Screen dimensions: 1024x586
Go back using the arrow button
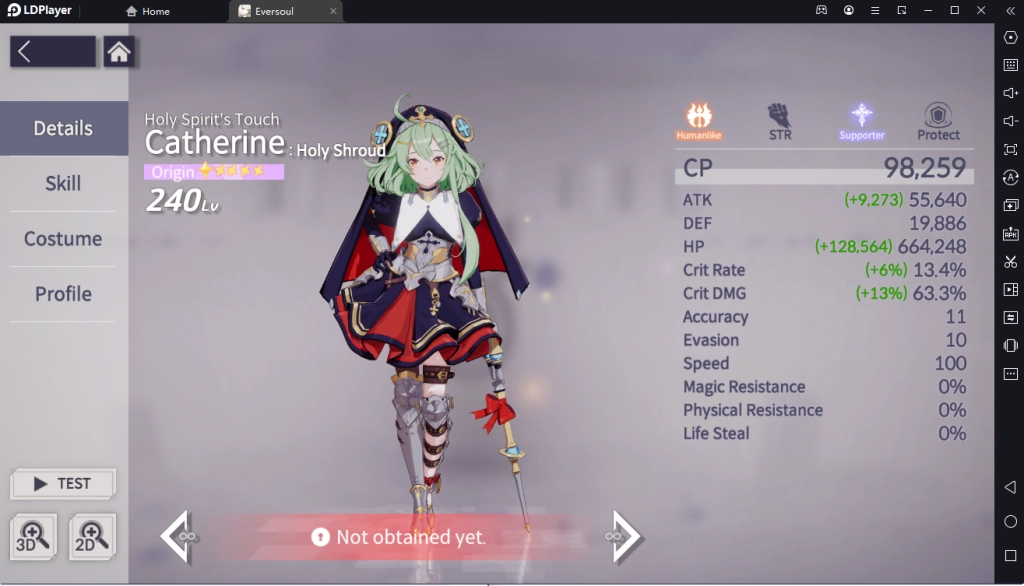(x=52, y=52)
